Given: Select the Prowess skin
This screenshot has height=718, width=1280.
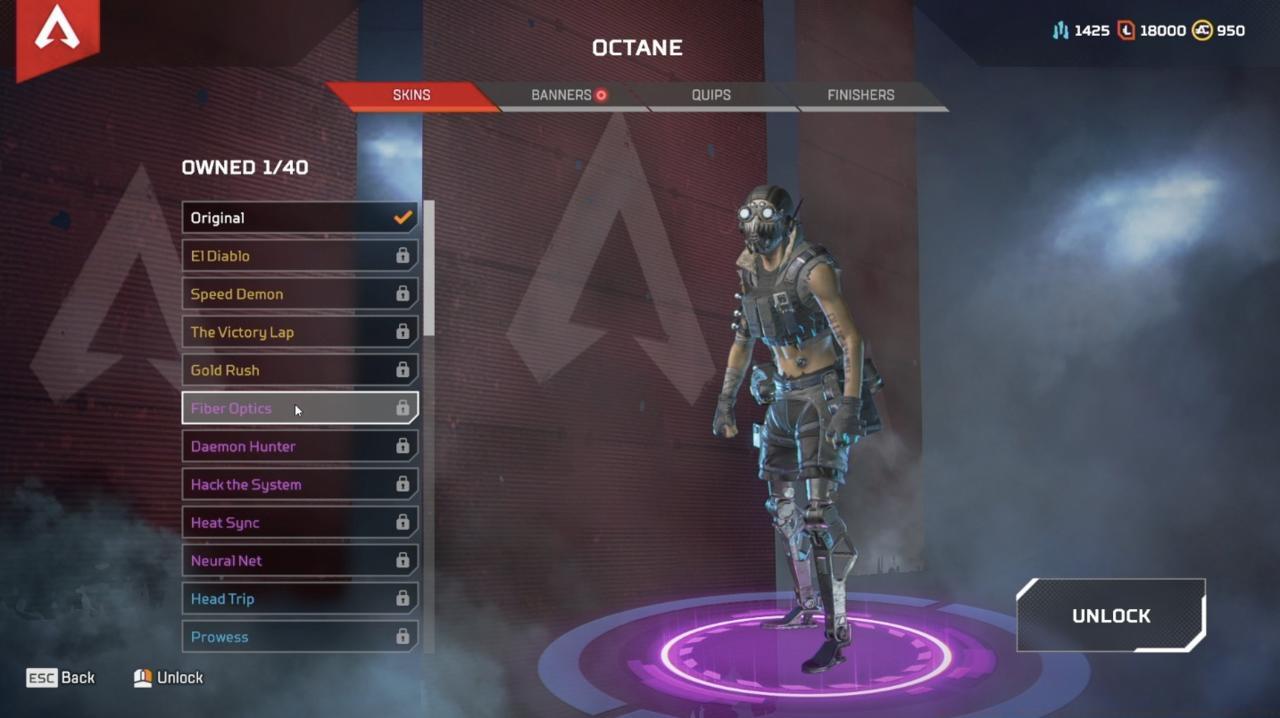Looking at the screenshot, I should click(x=299, y=636).
